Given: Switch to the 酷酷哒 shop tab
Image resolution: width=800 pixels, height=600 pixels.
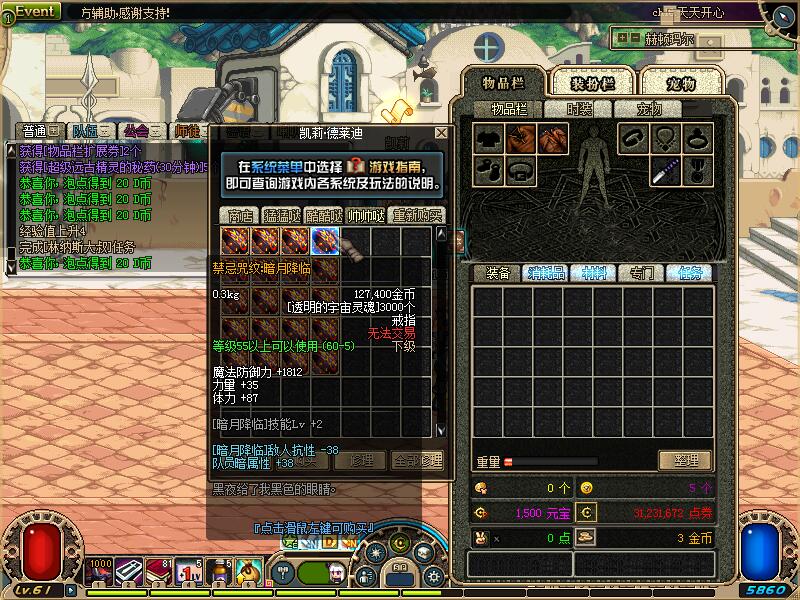Looking at the screenshot, I should (324, 215).
